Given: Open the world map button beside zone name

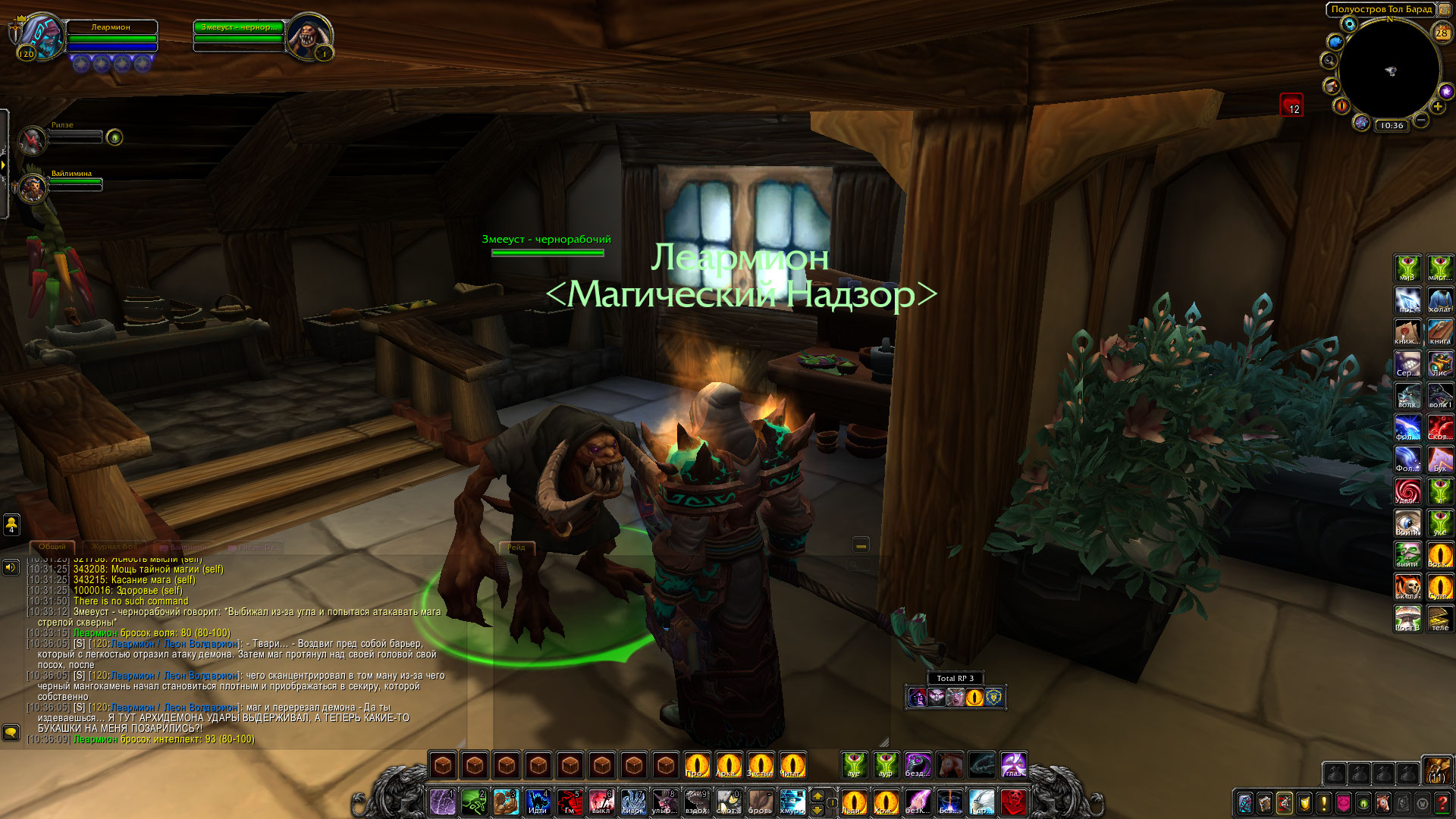Looking at the screenshot, I should pyautogui.click(x=1445, y=9).
